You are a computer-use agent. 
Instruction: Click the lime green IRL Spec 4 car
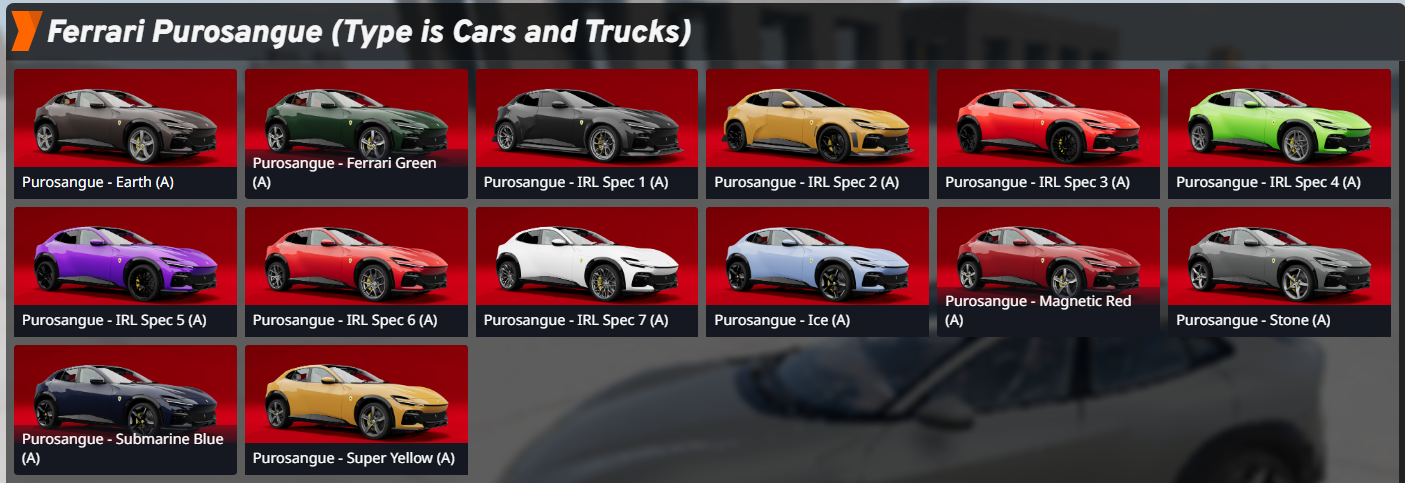pyautogui.click(x=1280, y=132)
